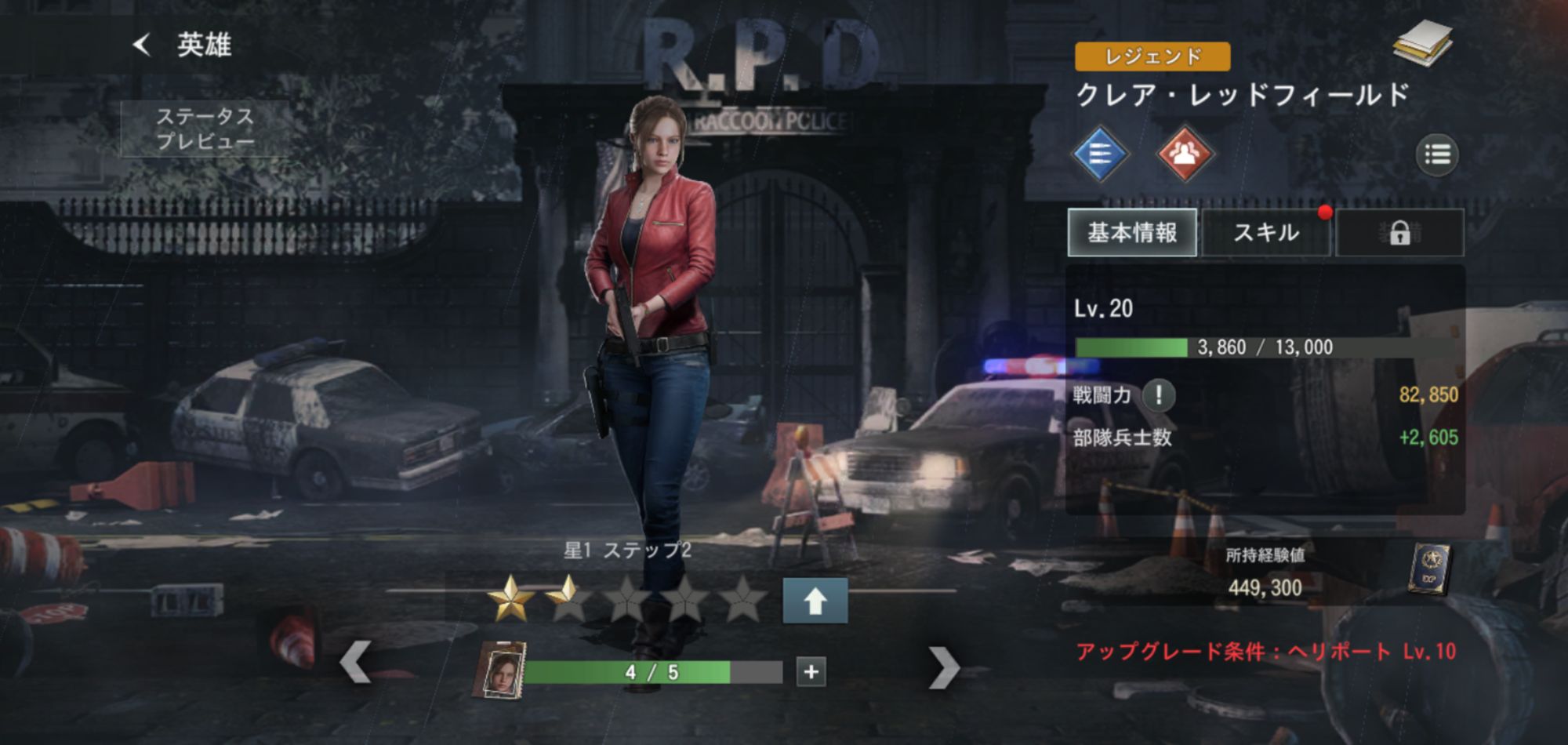This screenshot has width=1568, height=745.
Task: Switch to the 基本情報 tab
Action: click(x=1132, y=233)
